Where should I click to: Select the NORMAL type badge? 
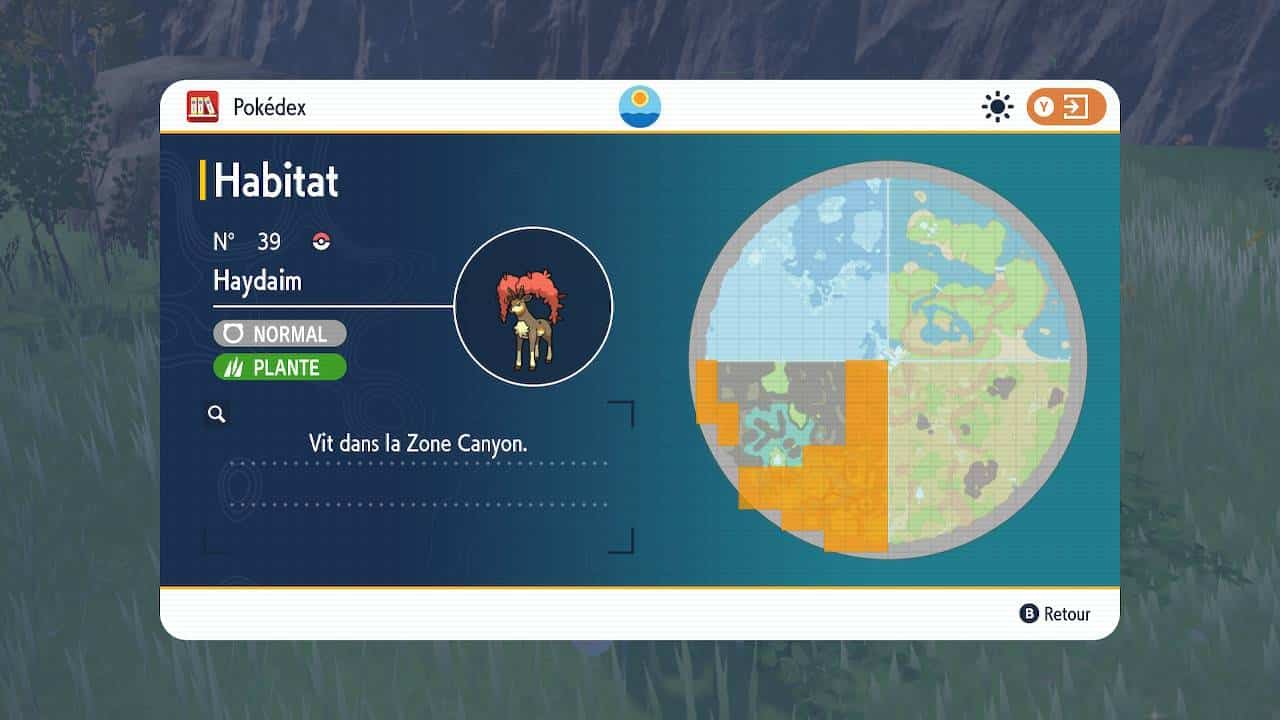(x=279, y=334)
